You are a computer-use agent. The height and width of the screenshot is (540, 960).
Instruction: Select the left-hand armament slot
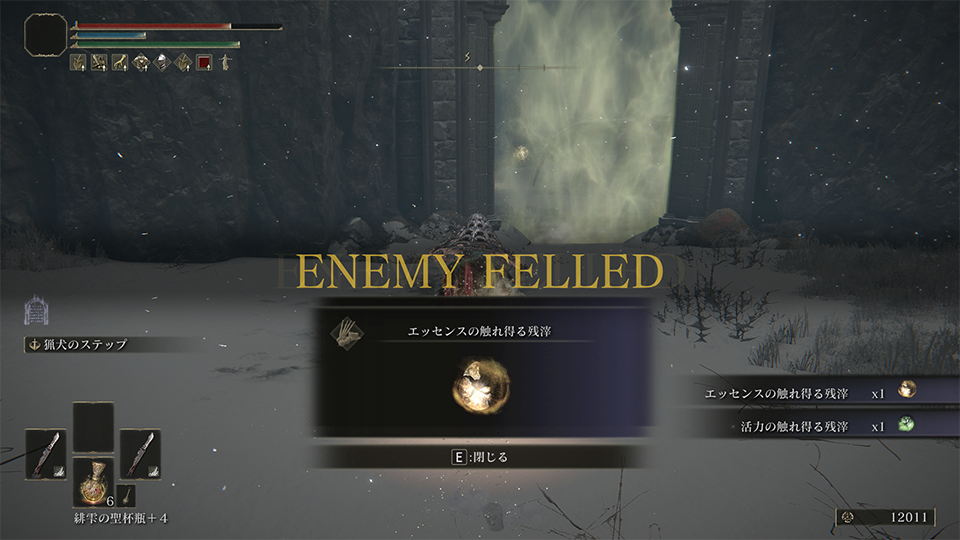pos(45,453)
